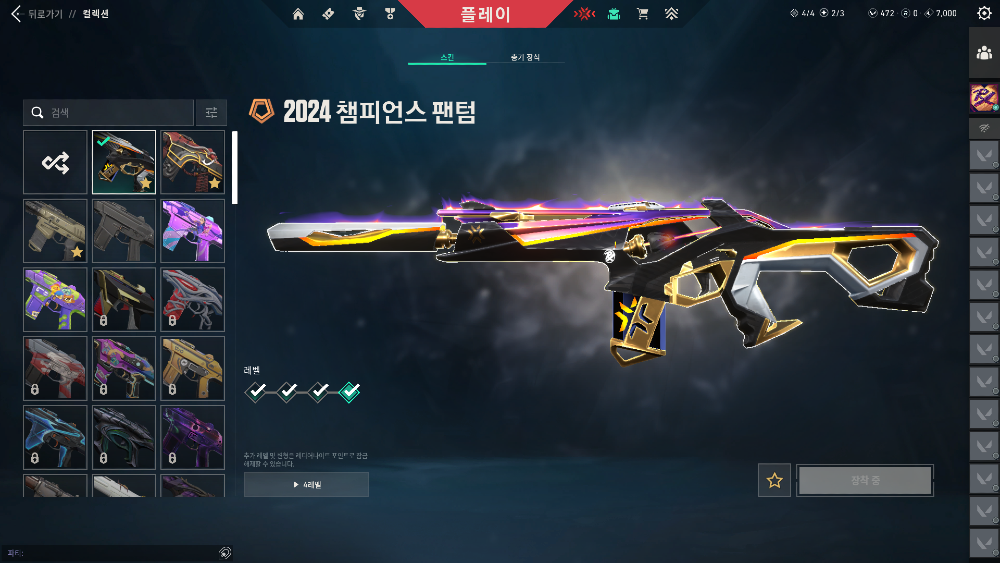Select the random shuffle skin tile
The image size is (1000, 563).
point(55,162)
